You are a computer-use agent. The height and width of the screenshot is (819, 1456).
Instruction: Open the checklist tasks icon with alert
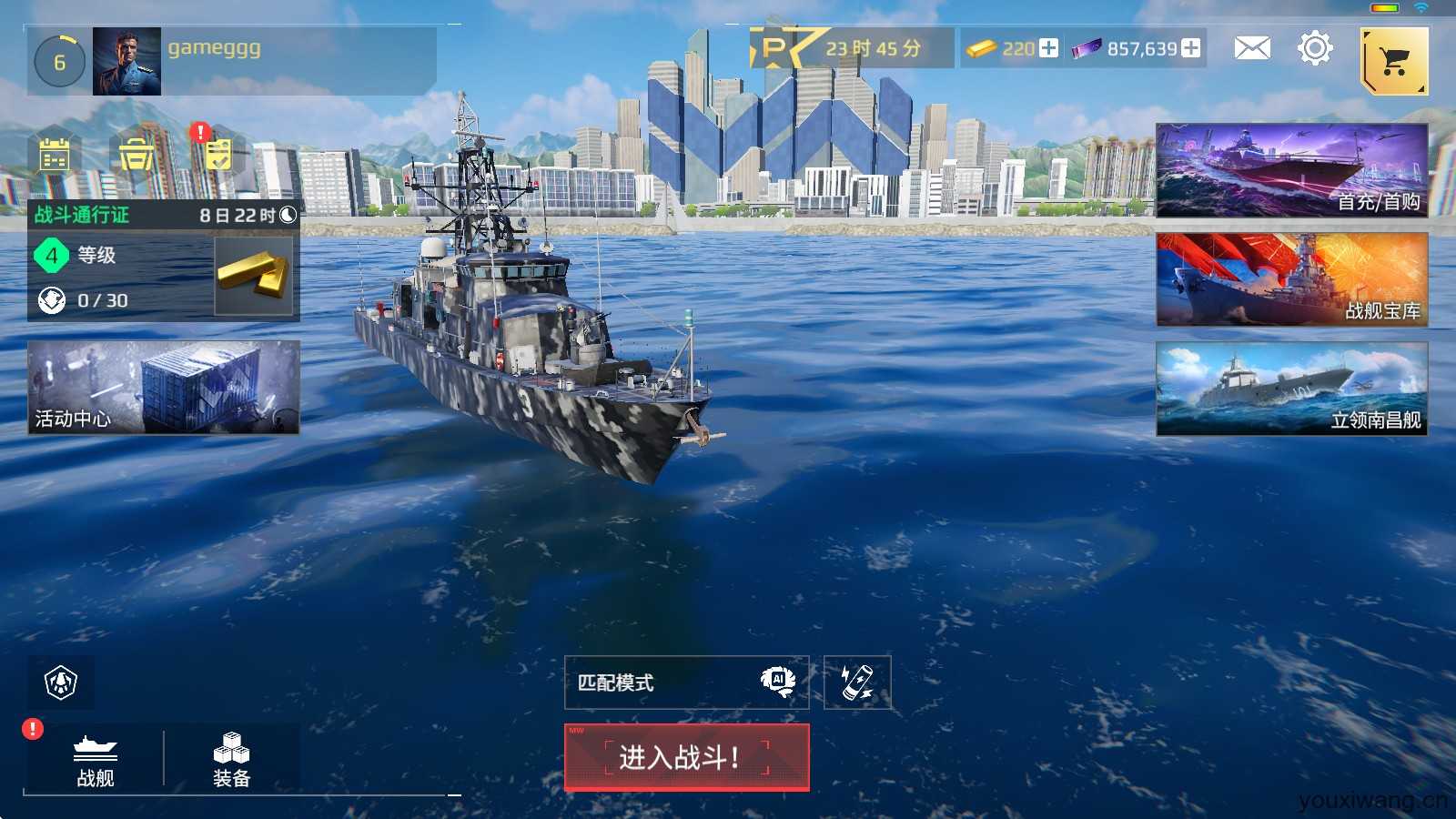217,153
